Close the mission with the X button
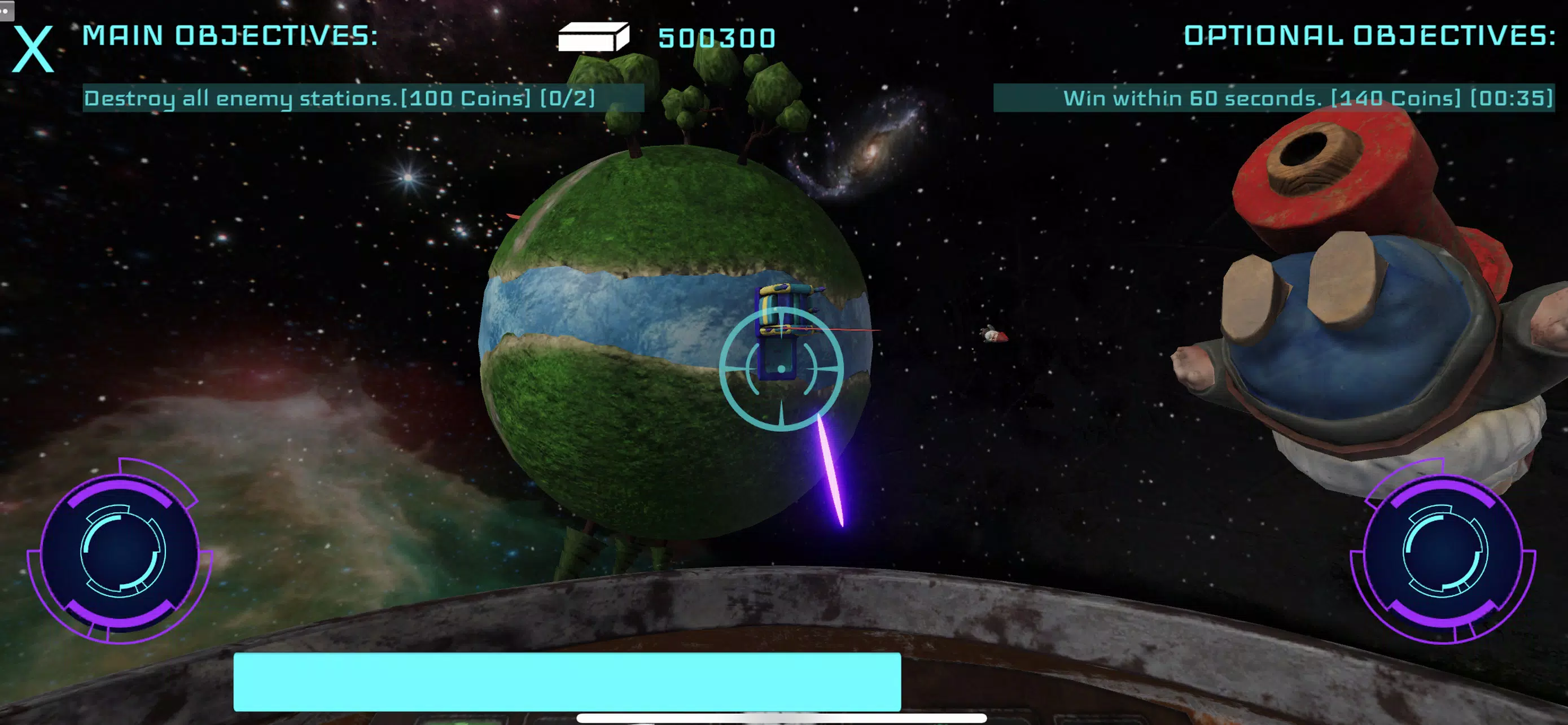1568x725 pixels. (33, 50)
